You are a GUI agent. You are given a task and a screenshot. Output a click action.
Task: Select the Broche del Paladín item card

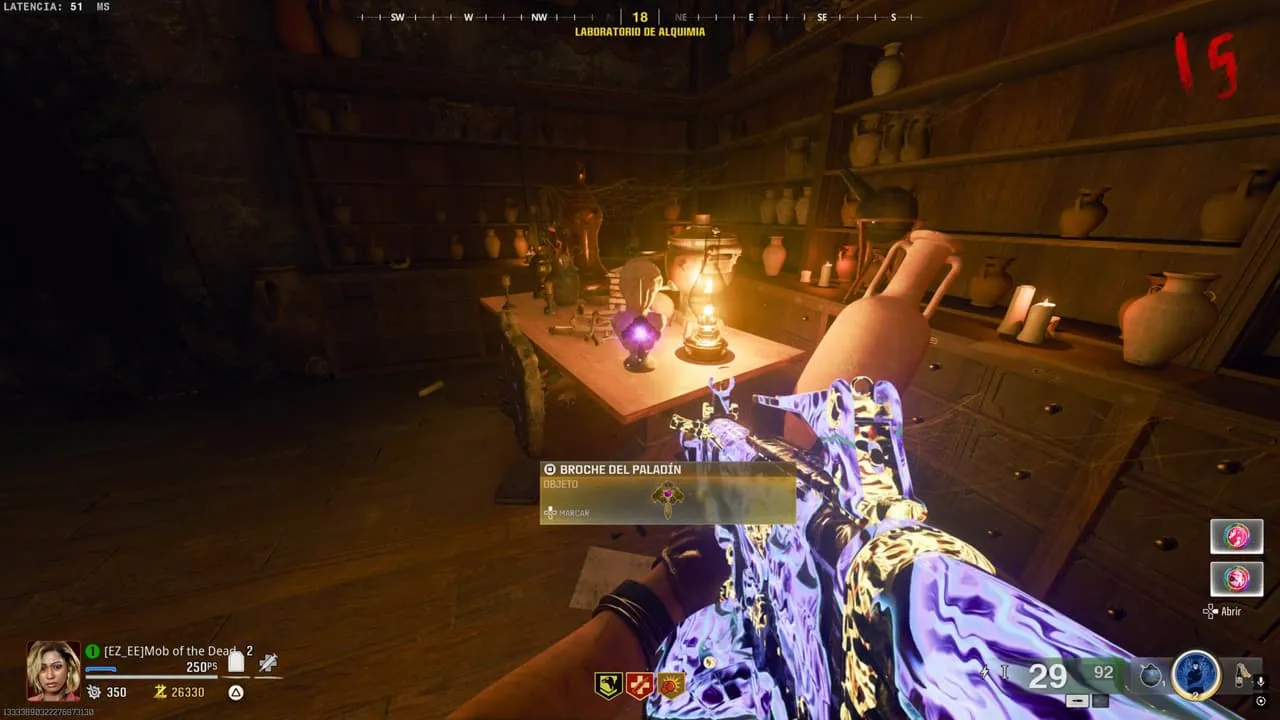click(x=667, y=492)
